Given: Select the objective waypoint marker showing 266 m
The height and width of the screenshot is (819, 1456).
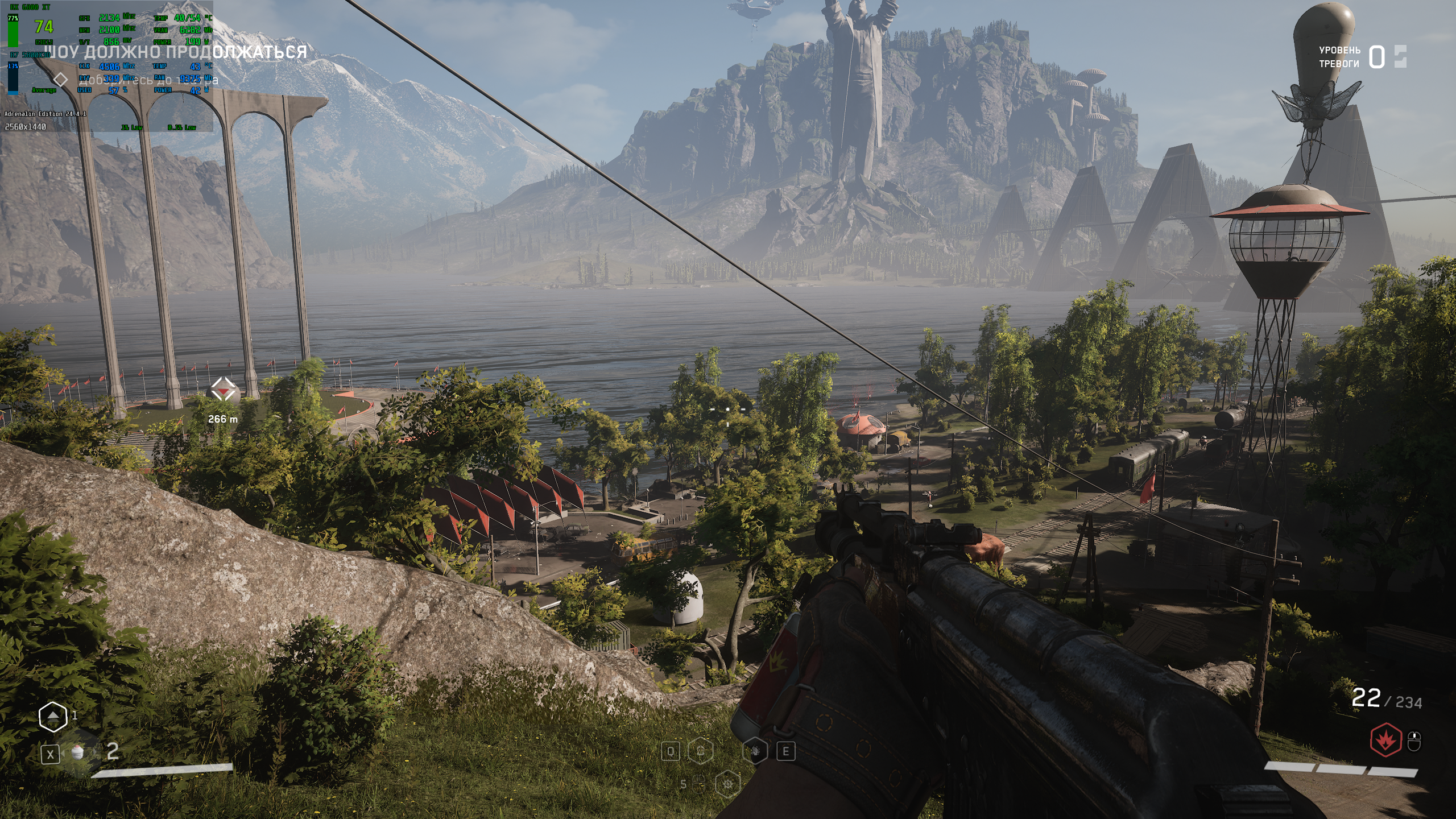Looking at the screenshot, I should coord(222,390).
